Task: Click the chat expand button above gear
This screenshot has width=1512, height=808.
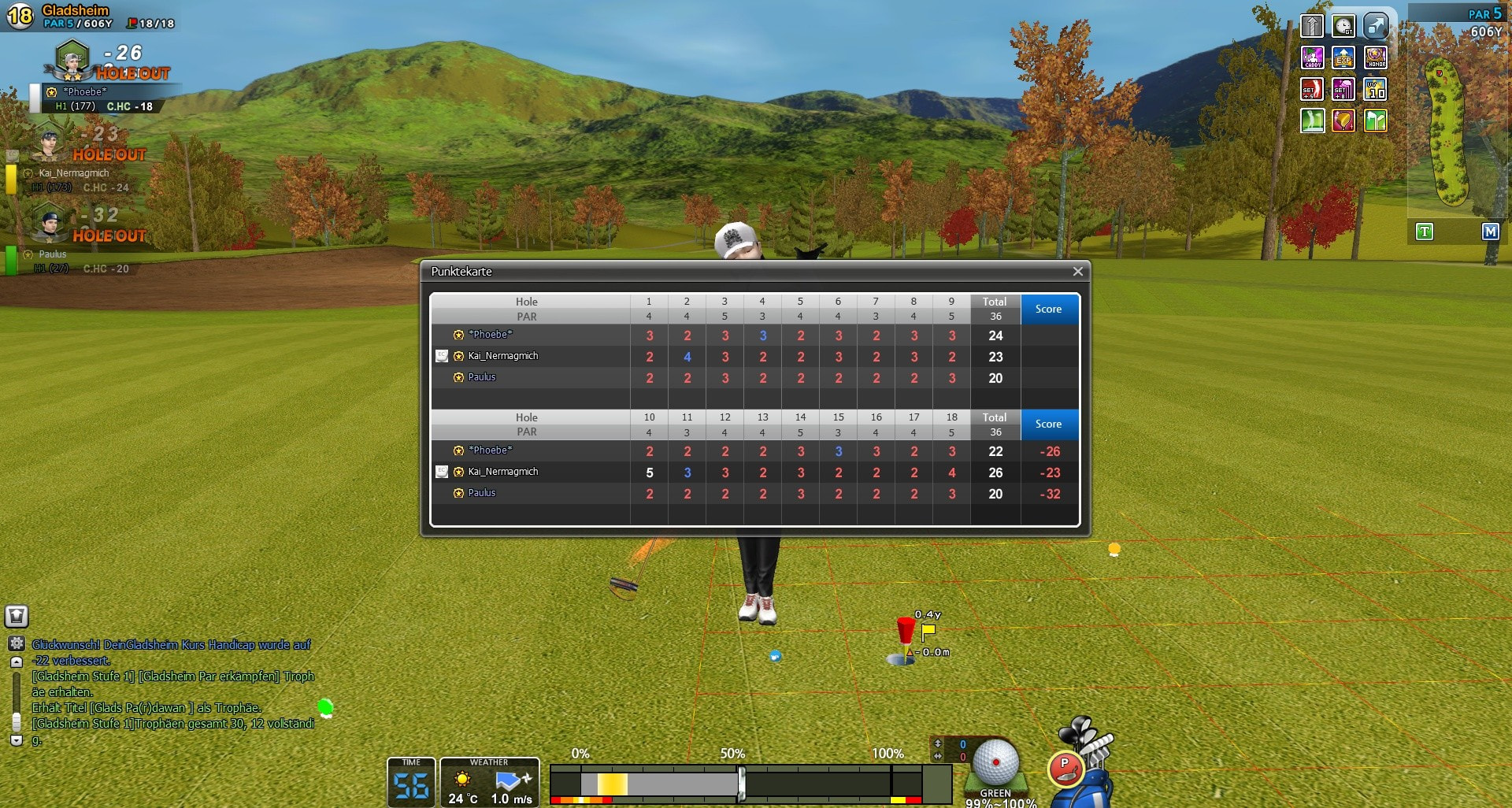Action: tap(17, 616)
